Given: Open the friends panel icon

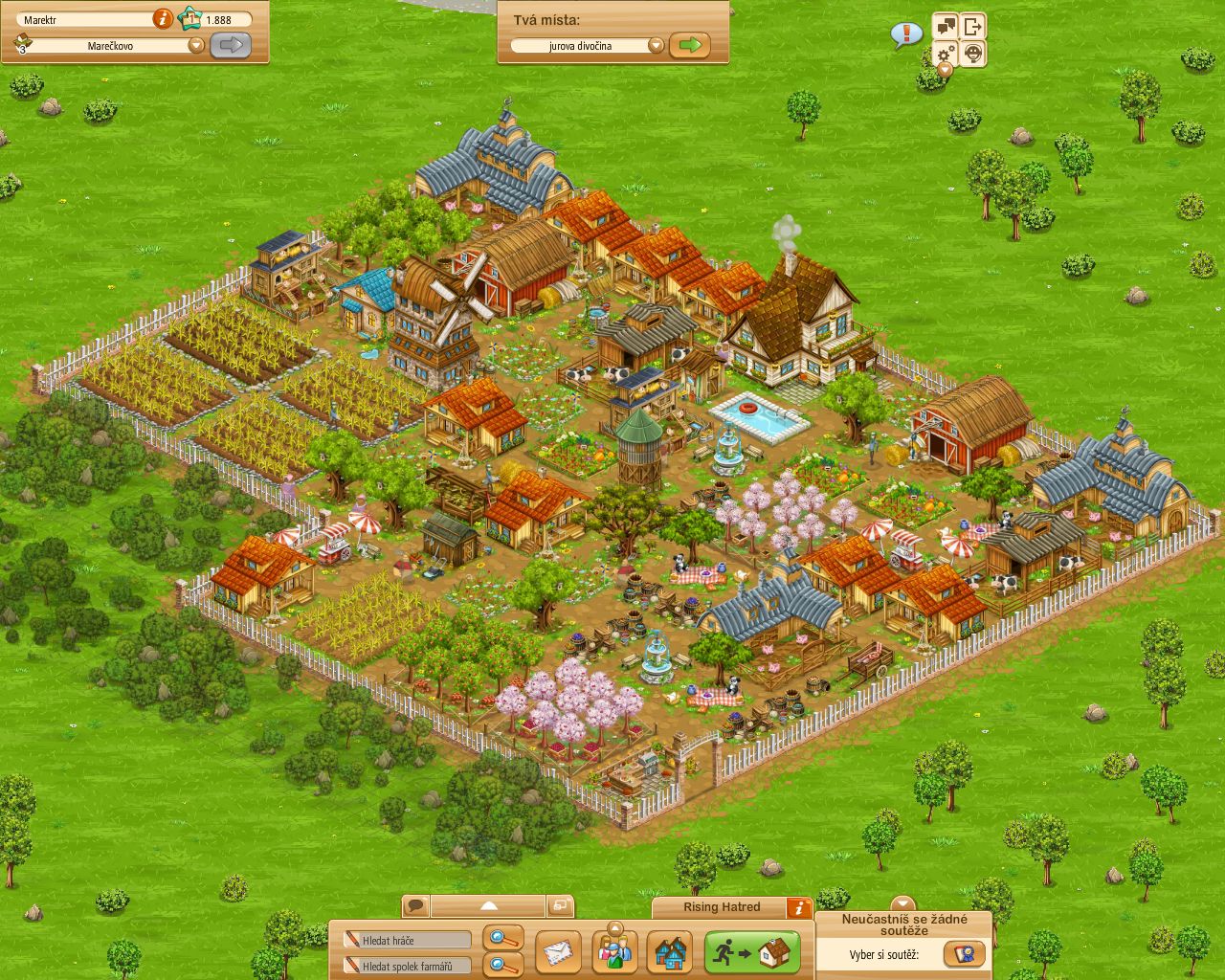Looking at the screenshot, I should click(x=614, y=953).
